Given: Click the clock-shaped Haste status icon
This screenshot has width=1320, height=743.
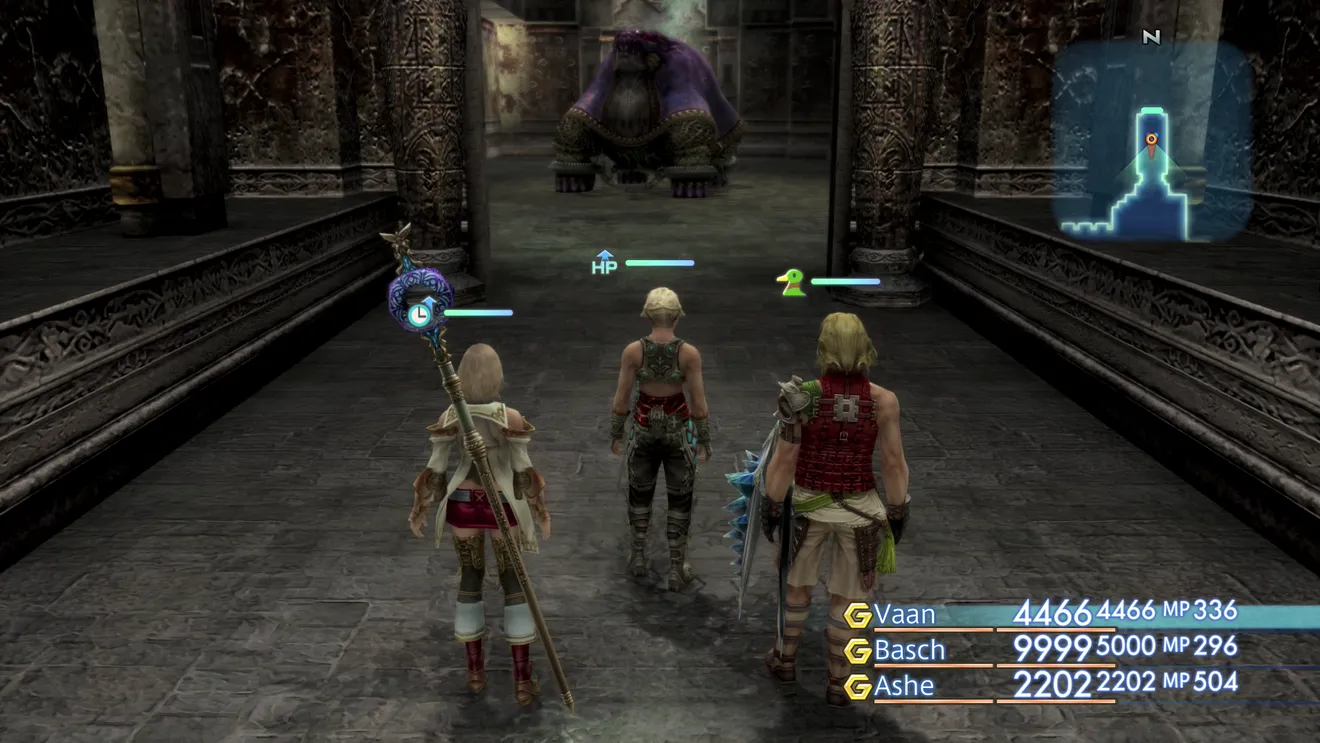Looking at the screenshot, I should coord(419,313).
